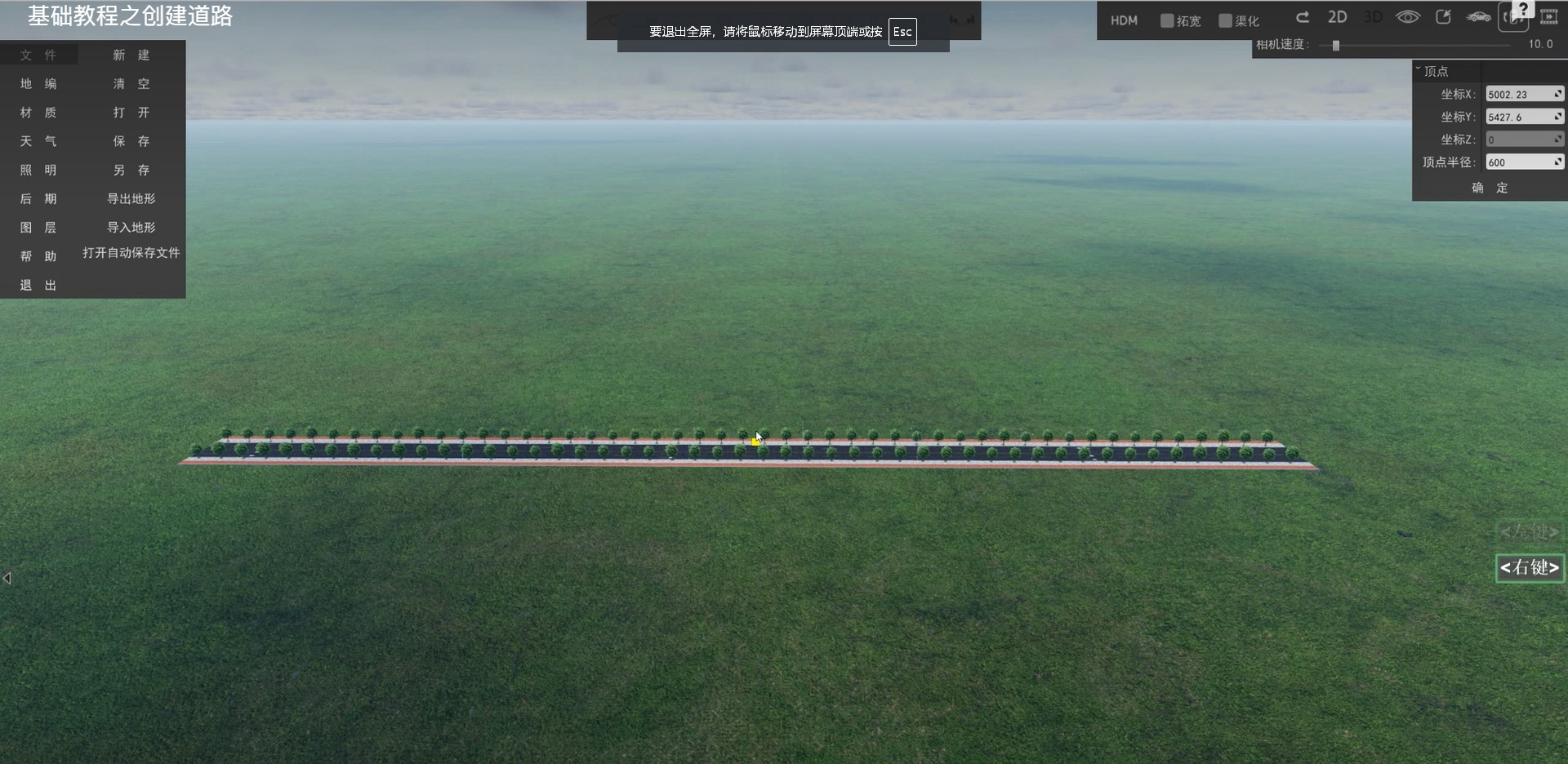
Task: Toggle the 拓宽 checkbox
Action: 1167,20
